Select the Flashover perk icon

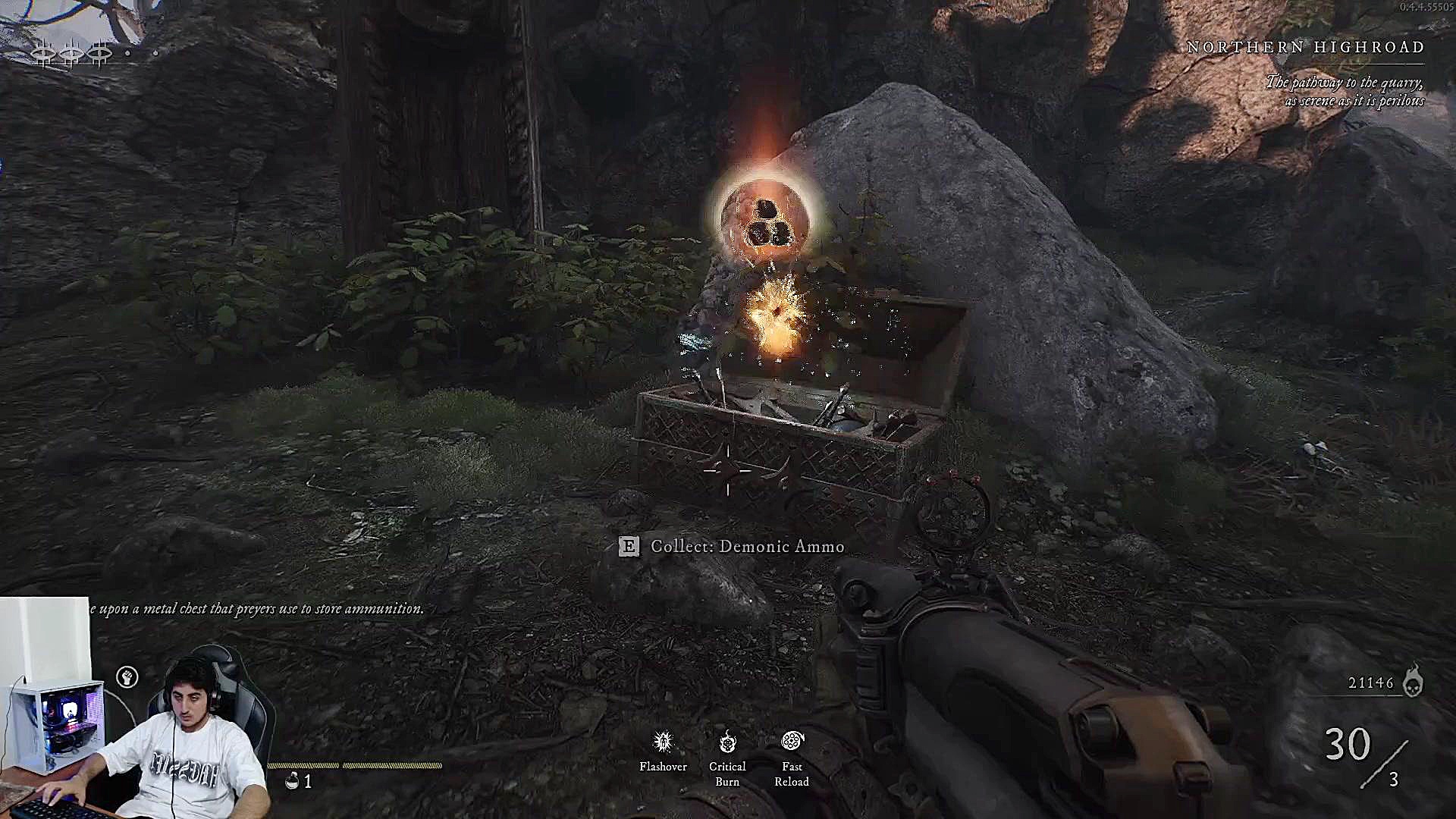[x=663, y=741]
